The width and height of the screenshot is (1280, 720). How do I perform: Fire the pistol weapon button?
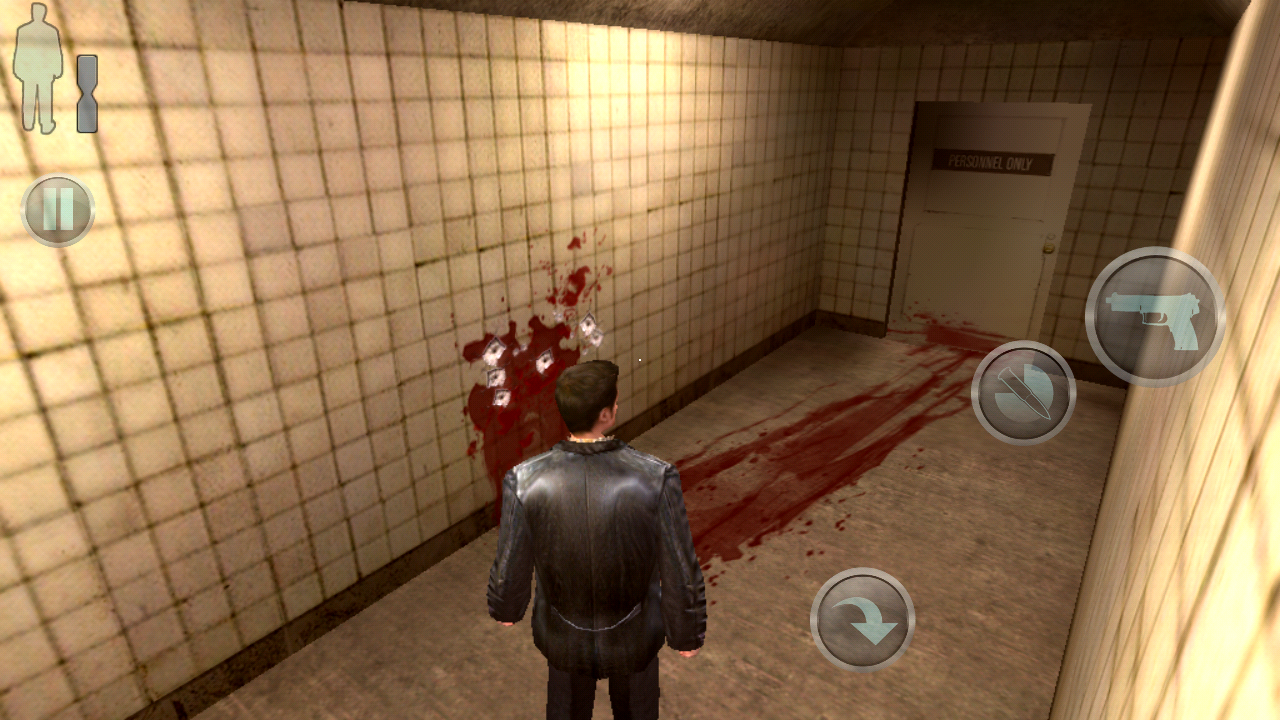point(1155,316)
